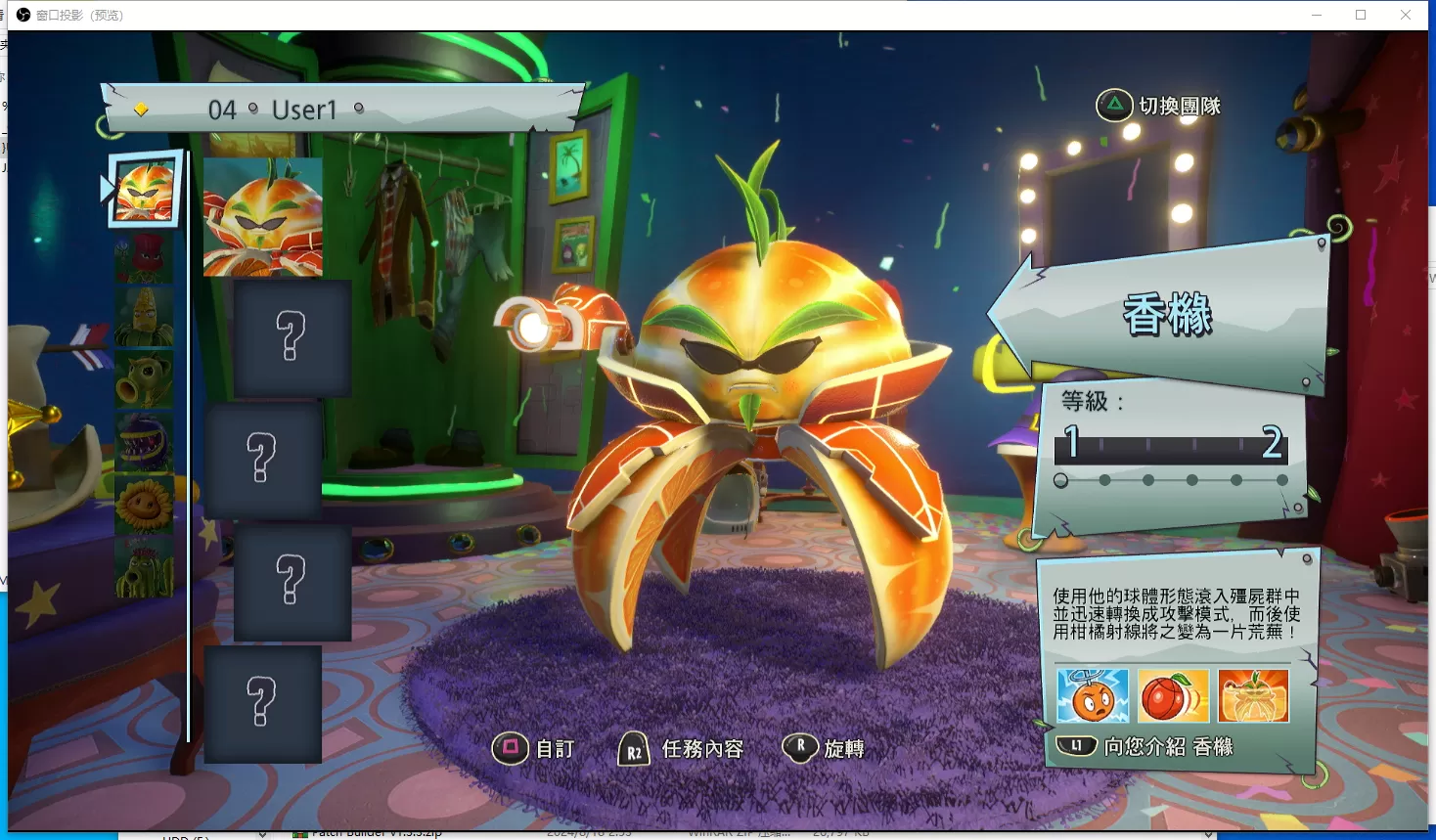Select the Peashooter character icon

tap(144, 379)
